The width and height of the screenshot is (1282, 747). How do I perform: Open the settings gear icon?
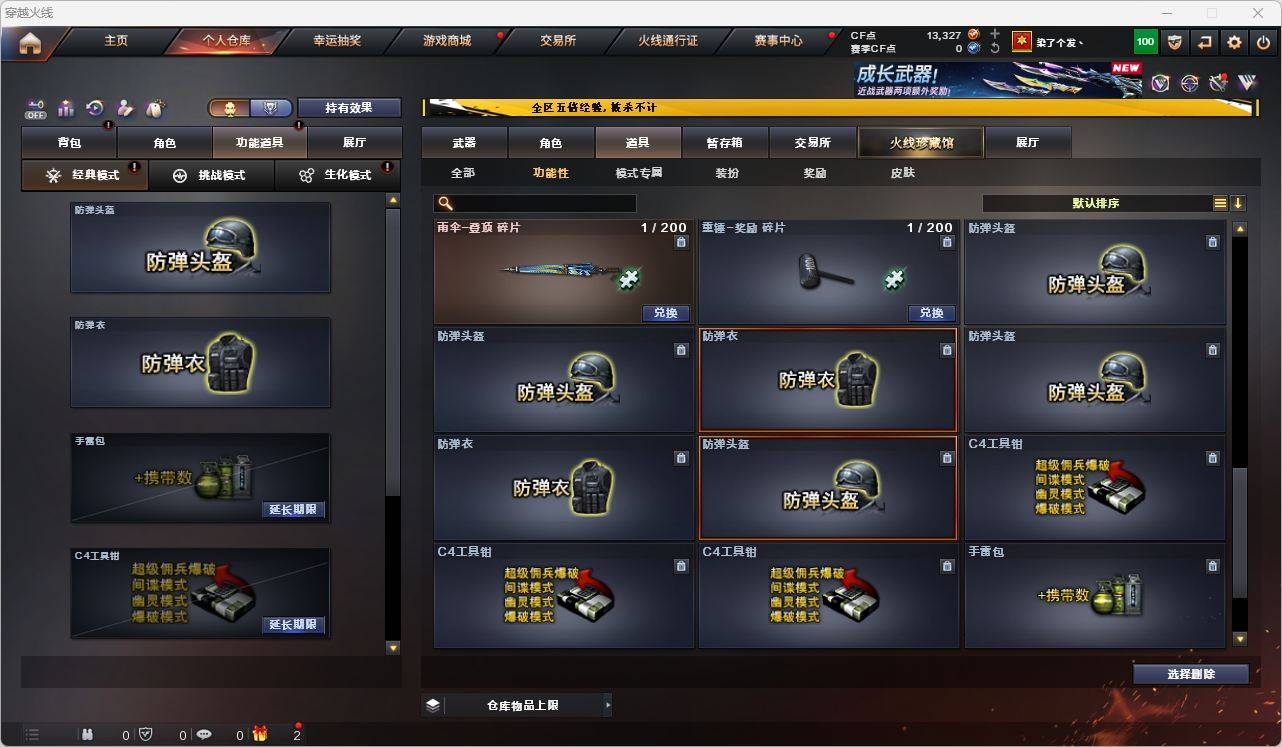coord(1233,41)
